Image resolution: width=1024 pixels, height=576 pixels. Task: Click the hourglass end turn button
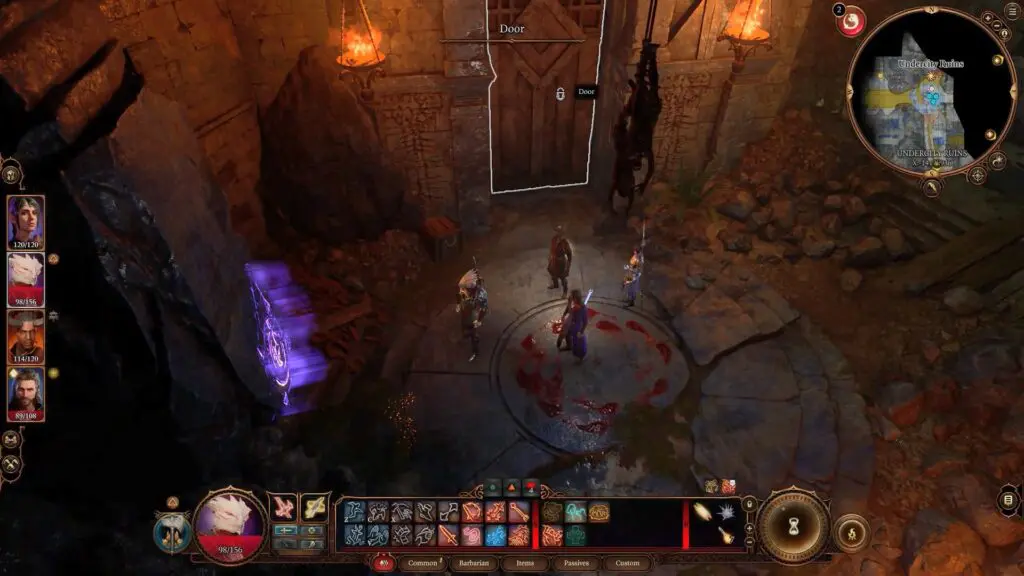793,525
